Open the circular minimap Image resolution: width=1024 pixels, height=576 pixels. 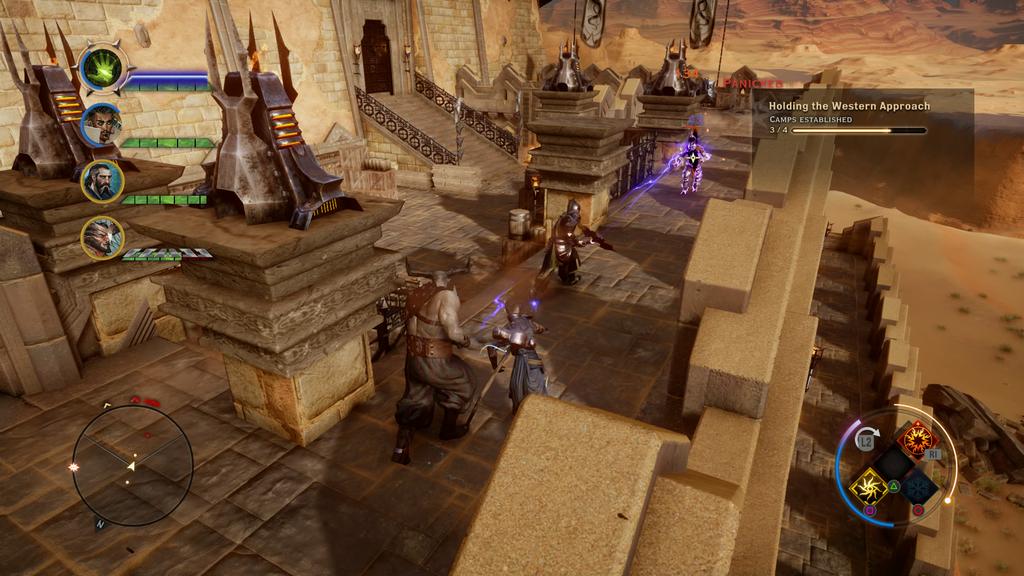[x=132, y=465]
